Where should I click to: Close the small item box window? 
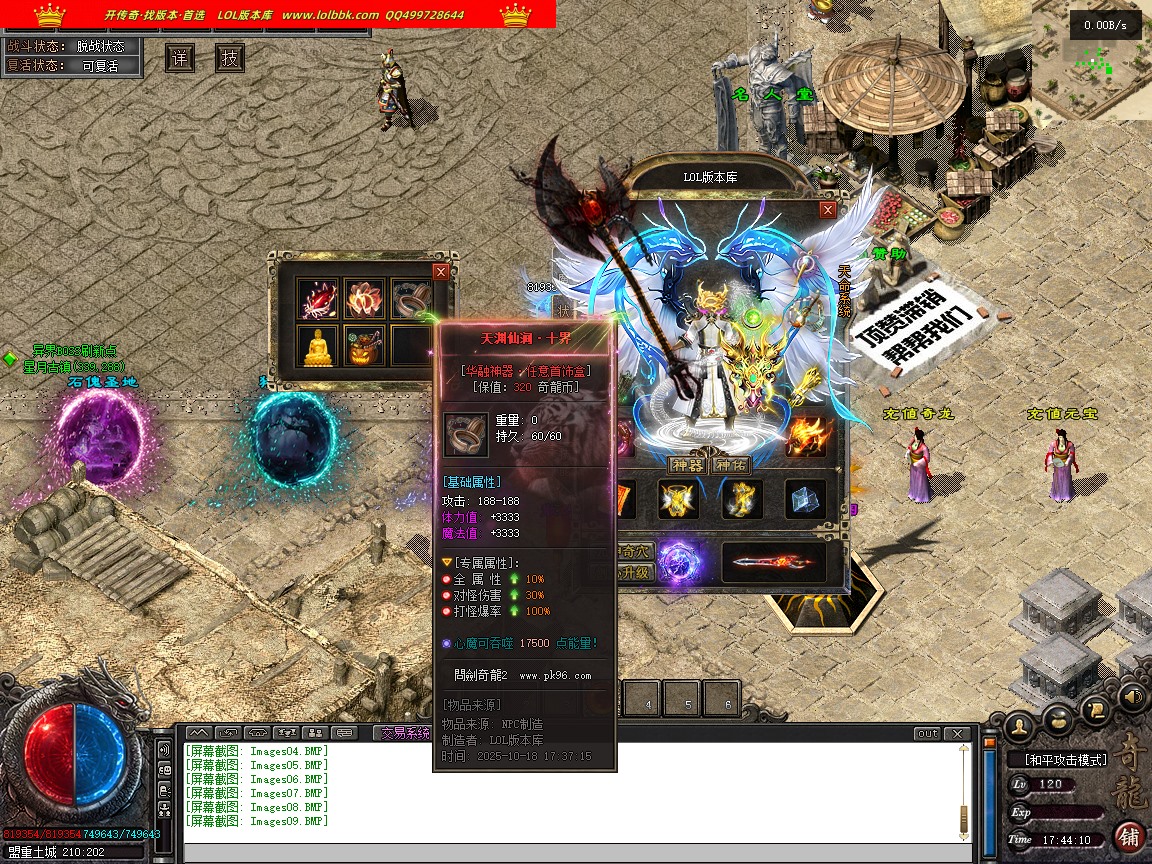pyautogui.click(x=441, y=271)
